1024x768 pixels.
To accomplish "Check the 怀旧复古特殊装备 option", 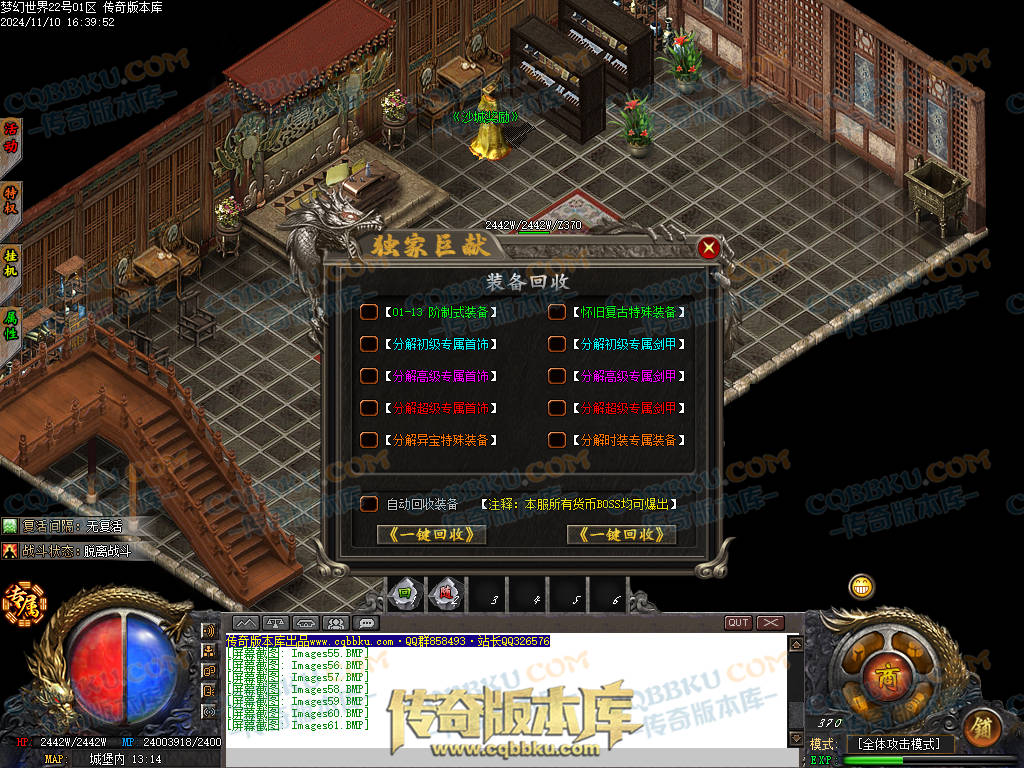I will pyautogui.click(x=556, y=312).
